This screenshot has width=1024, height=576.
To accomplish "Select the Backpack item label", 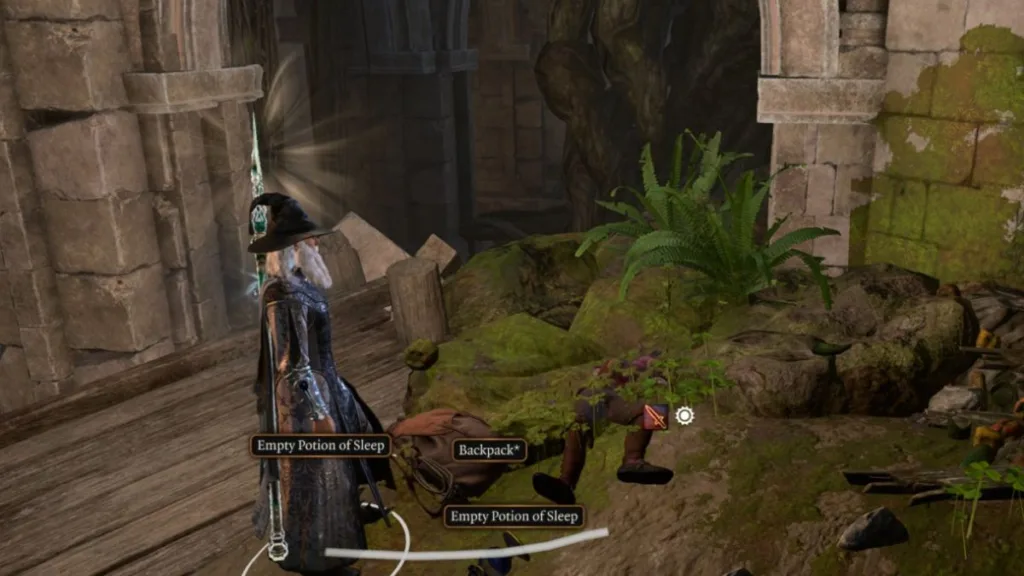I will pos(490,450).
